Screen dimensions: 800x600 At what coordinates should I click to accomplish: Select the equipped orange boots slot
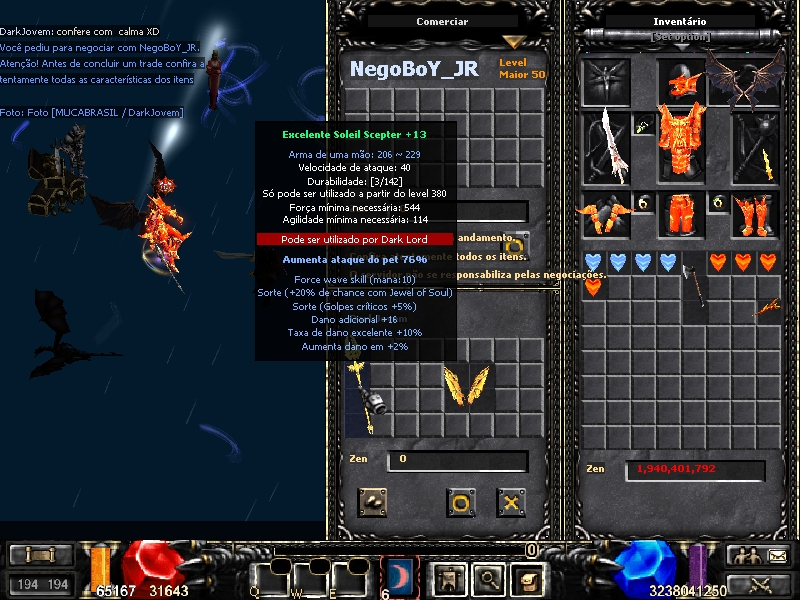pos(754,214)
